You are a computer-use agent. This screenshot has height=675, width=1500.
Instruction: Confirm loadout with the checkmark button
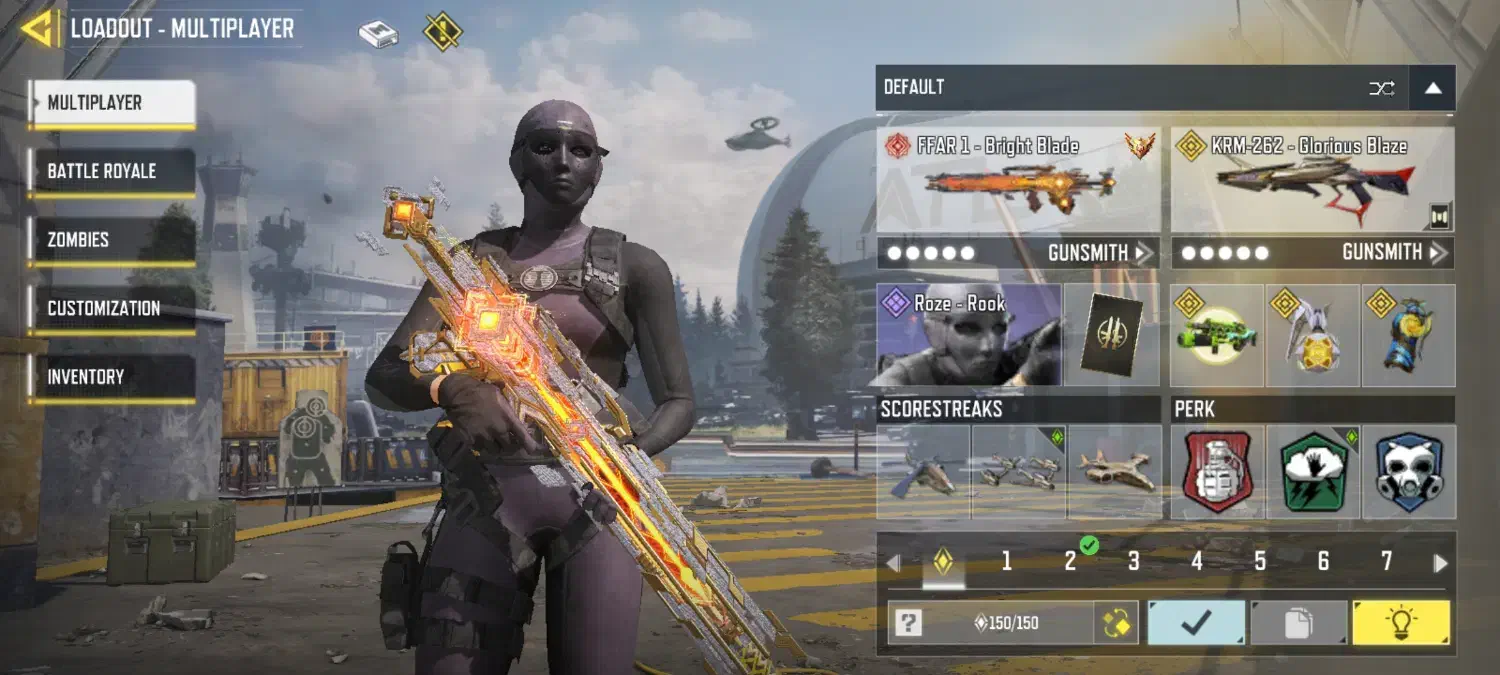[1196, 623]
